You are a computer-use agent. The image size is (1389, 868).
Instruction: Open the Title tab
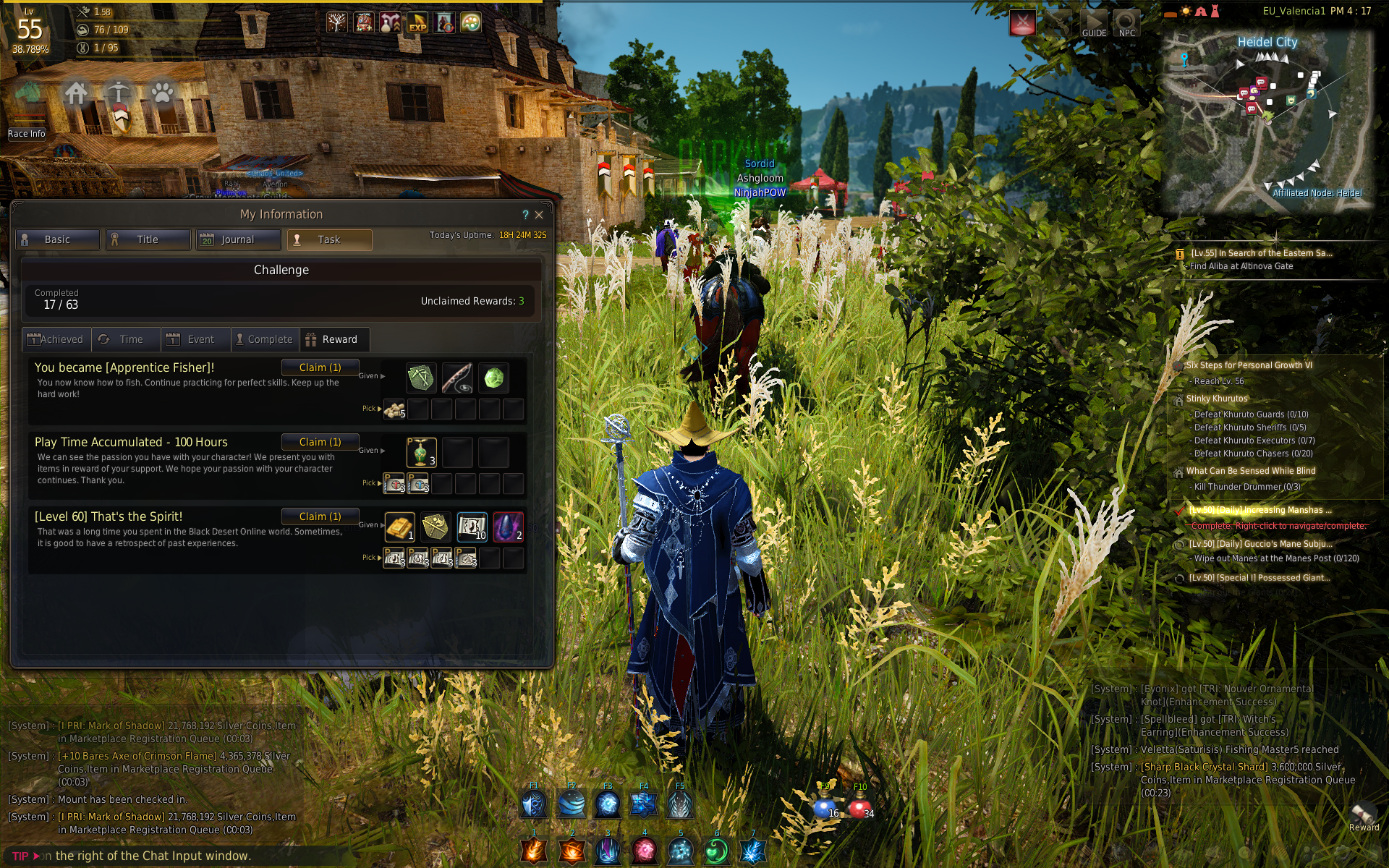[148, 239]
